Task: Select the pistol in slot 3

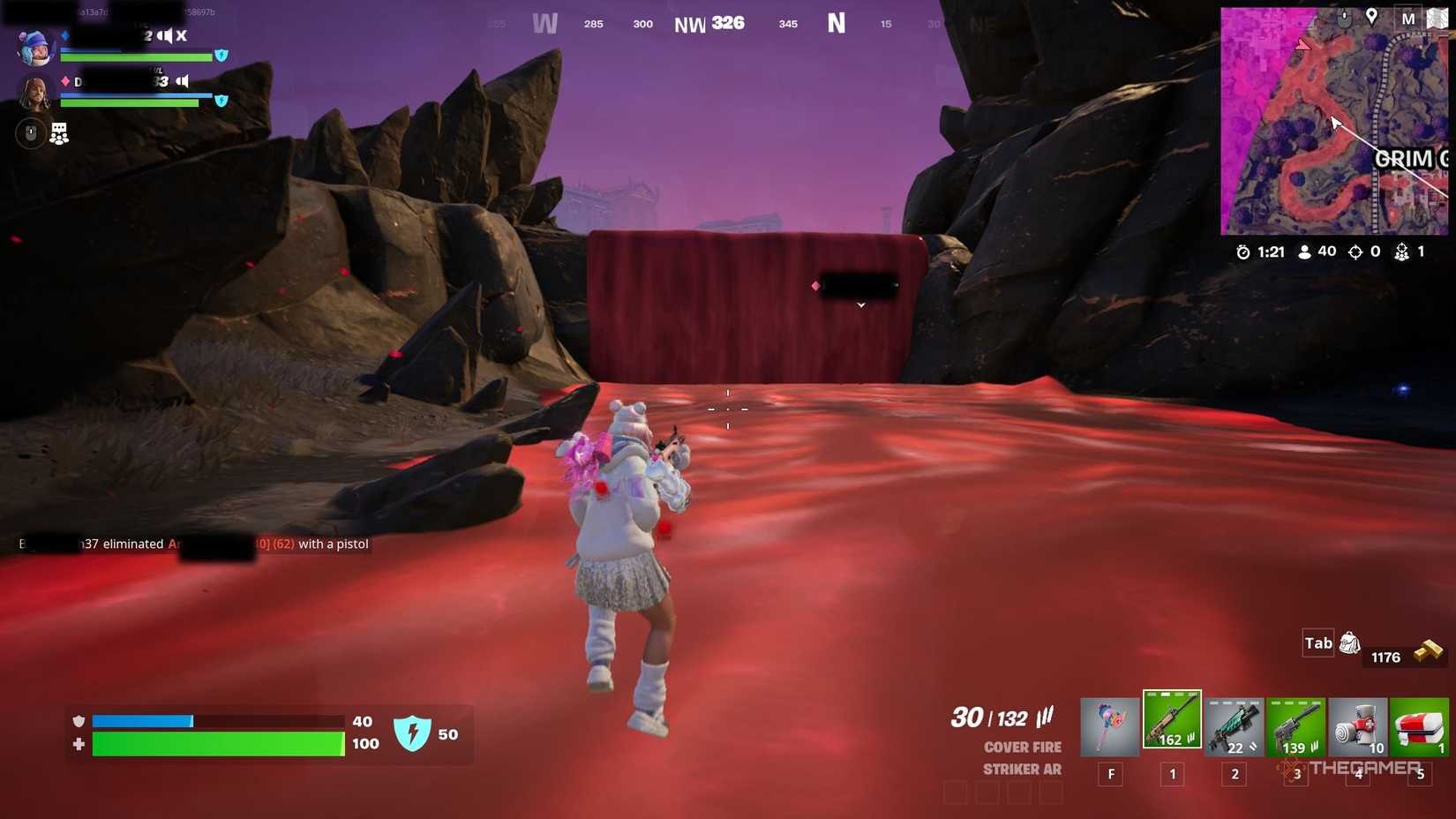Action: coord(1295,724)
